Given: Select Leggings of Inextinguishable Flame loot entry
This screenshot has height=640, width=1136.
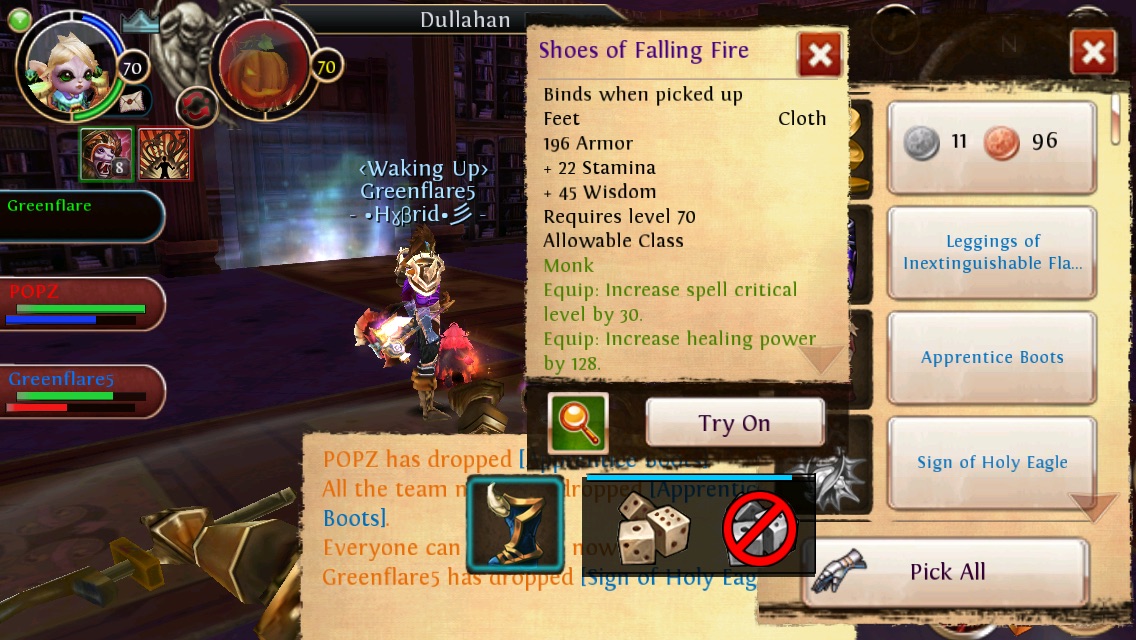Looking at the screenshot, I should tap(992, 252).
